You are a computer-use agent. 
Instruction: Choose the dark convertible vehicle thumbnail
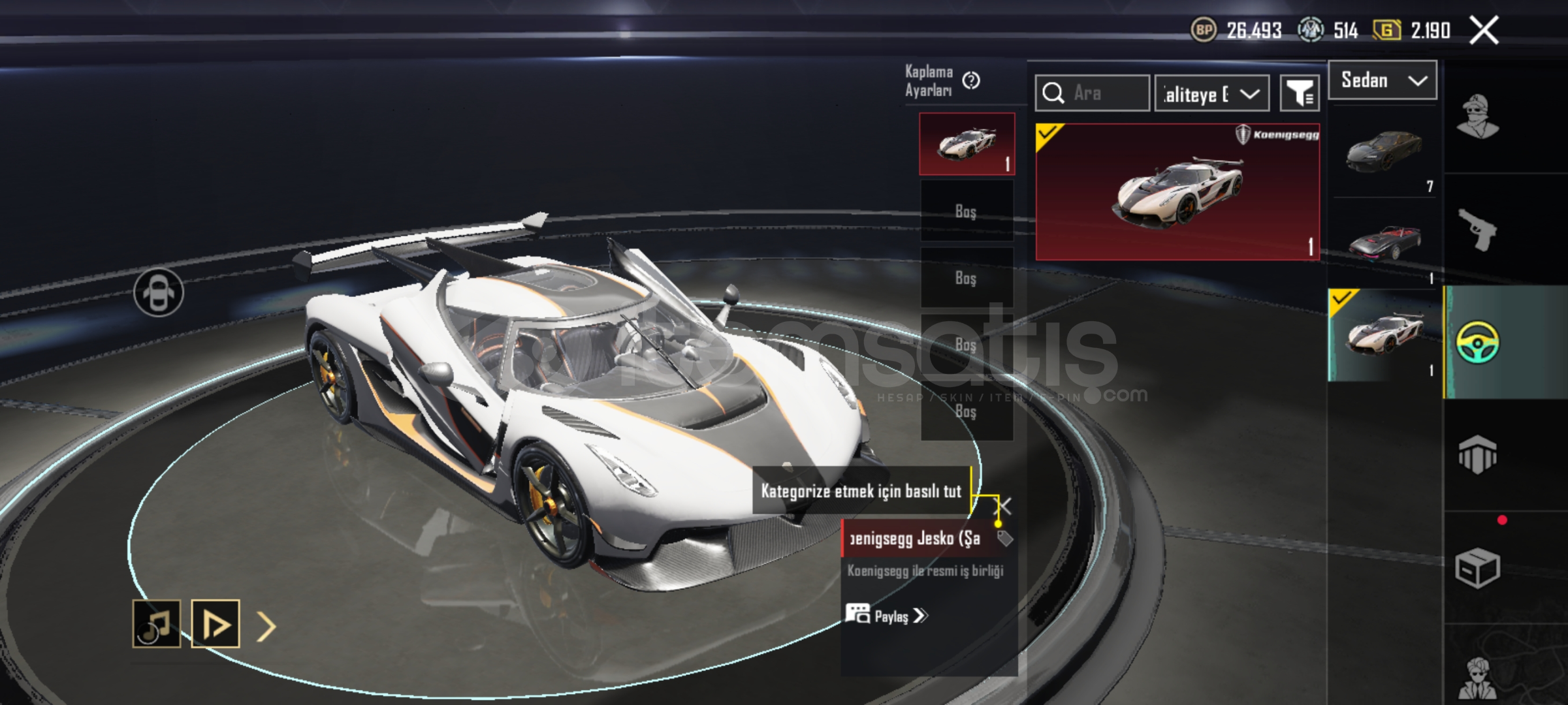point(1384,243)
